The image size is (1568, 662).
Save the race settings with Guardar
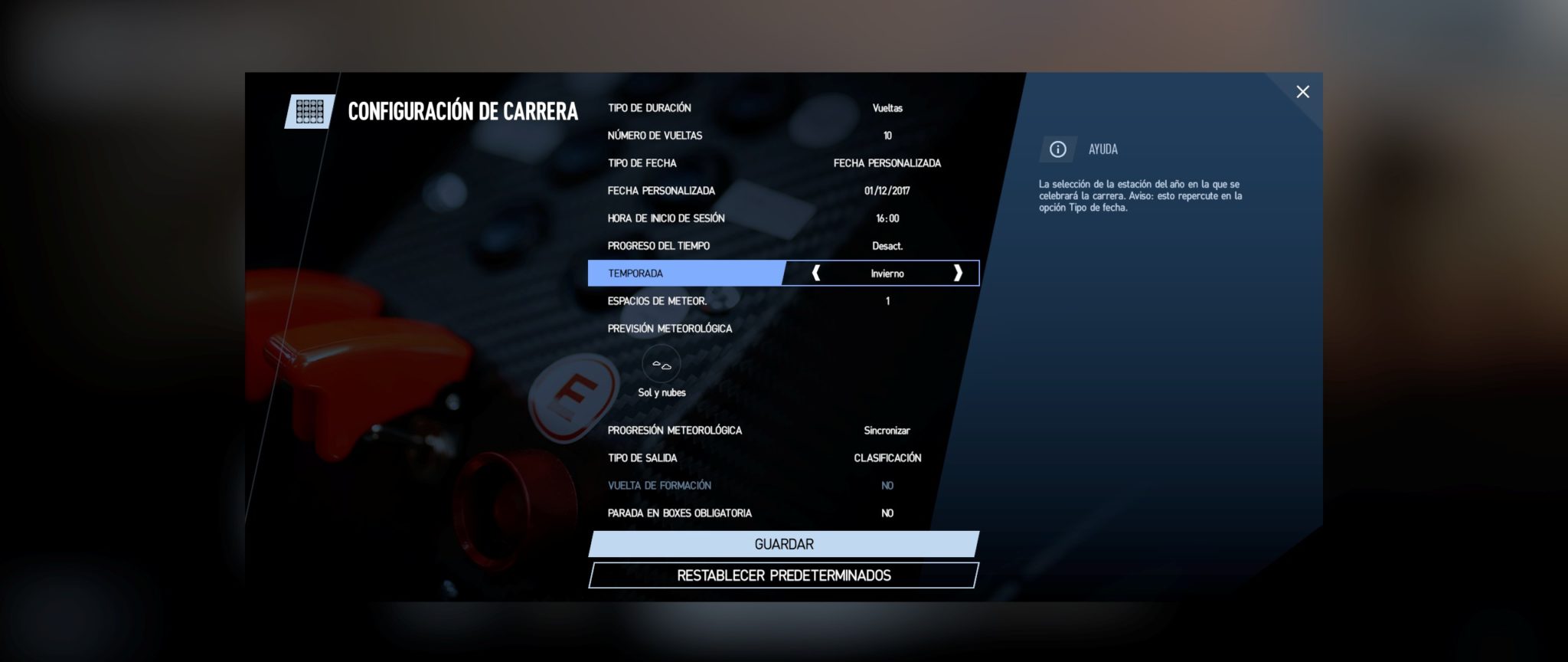click(x=783, y=544)
